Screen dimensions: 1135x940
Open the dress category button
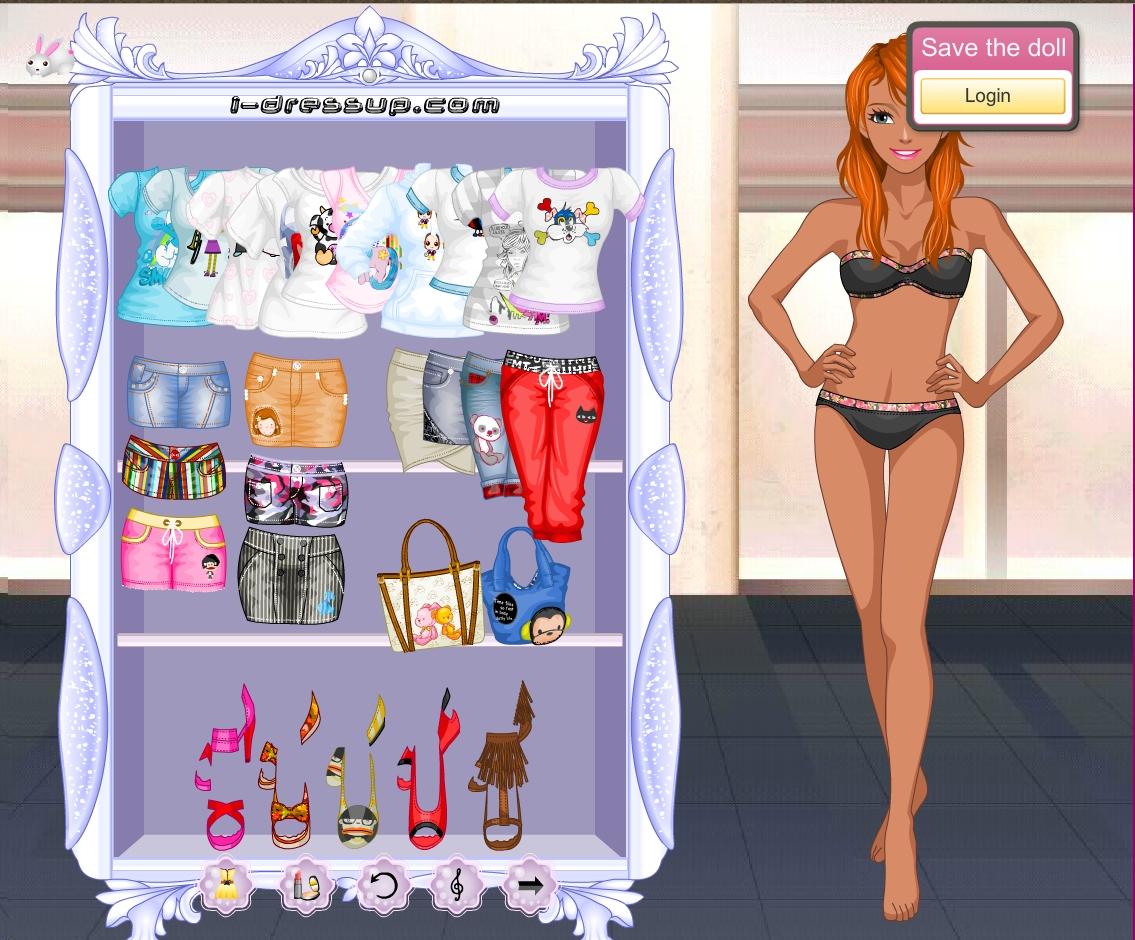click(227, 885)
